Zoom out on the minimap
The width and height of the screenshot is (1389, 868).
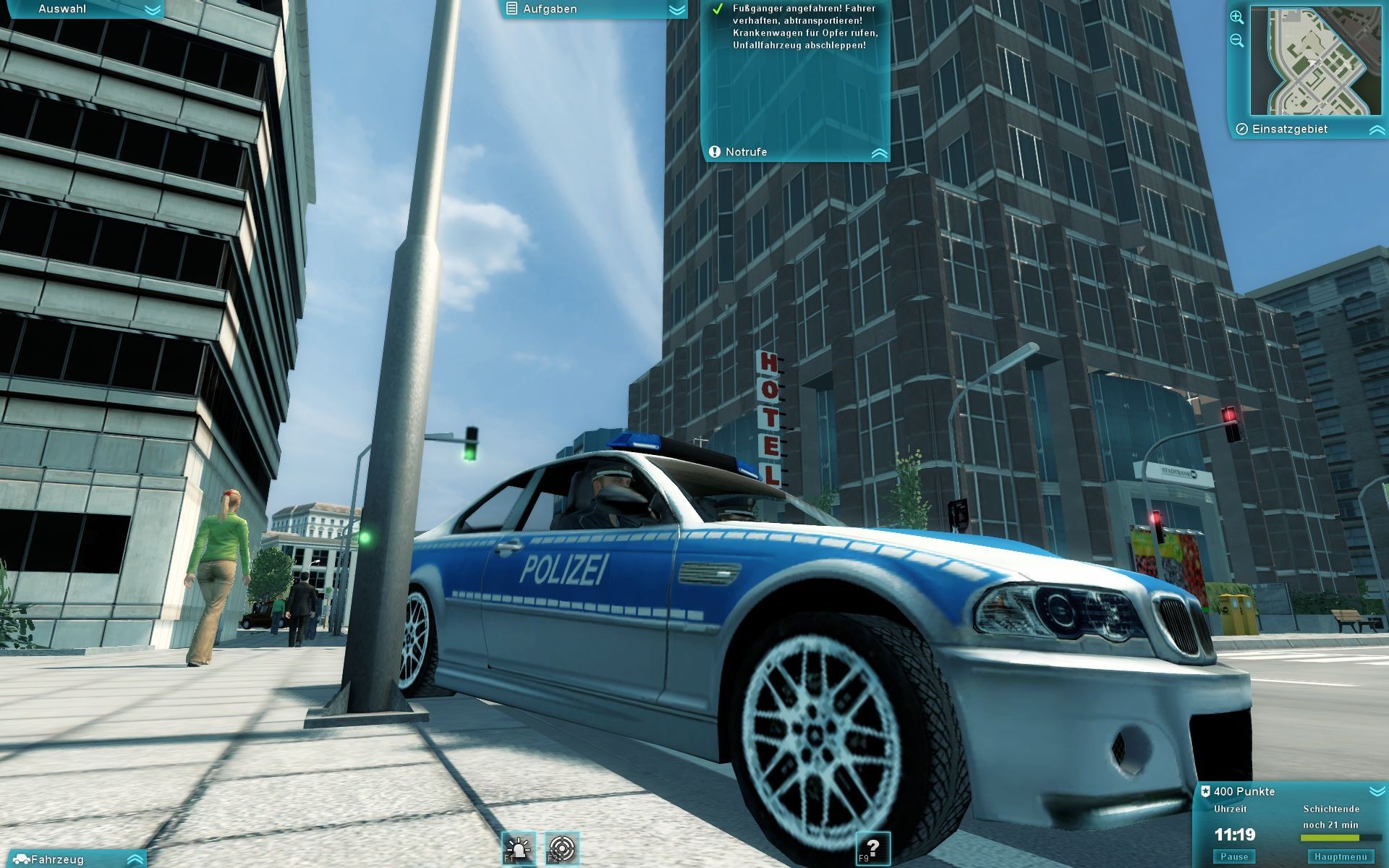[x=1237, y=41]
